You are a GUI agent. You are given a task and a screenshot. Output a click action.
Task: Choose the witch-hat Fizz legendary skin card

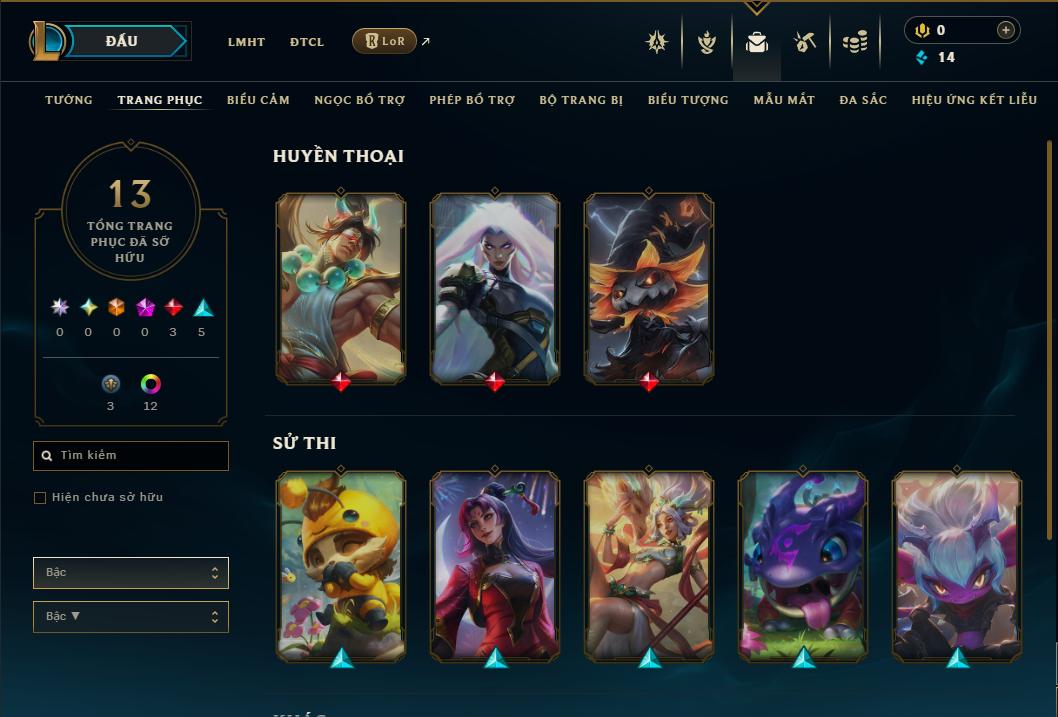click(649, 288)
